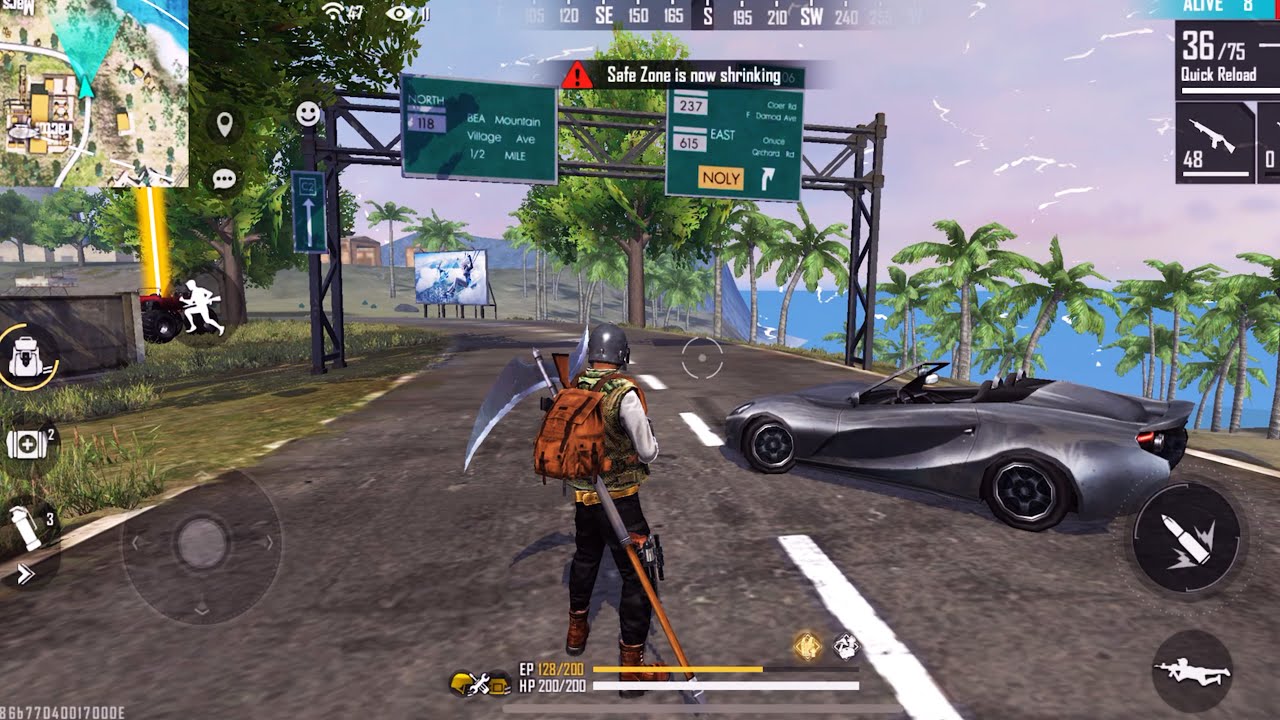Viewport: 1280px width, 720px height.
Task: Expand the quick-action panel with the double arrow
Action: pyautogui.click(x=24, y=573)
